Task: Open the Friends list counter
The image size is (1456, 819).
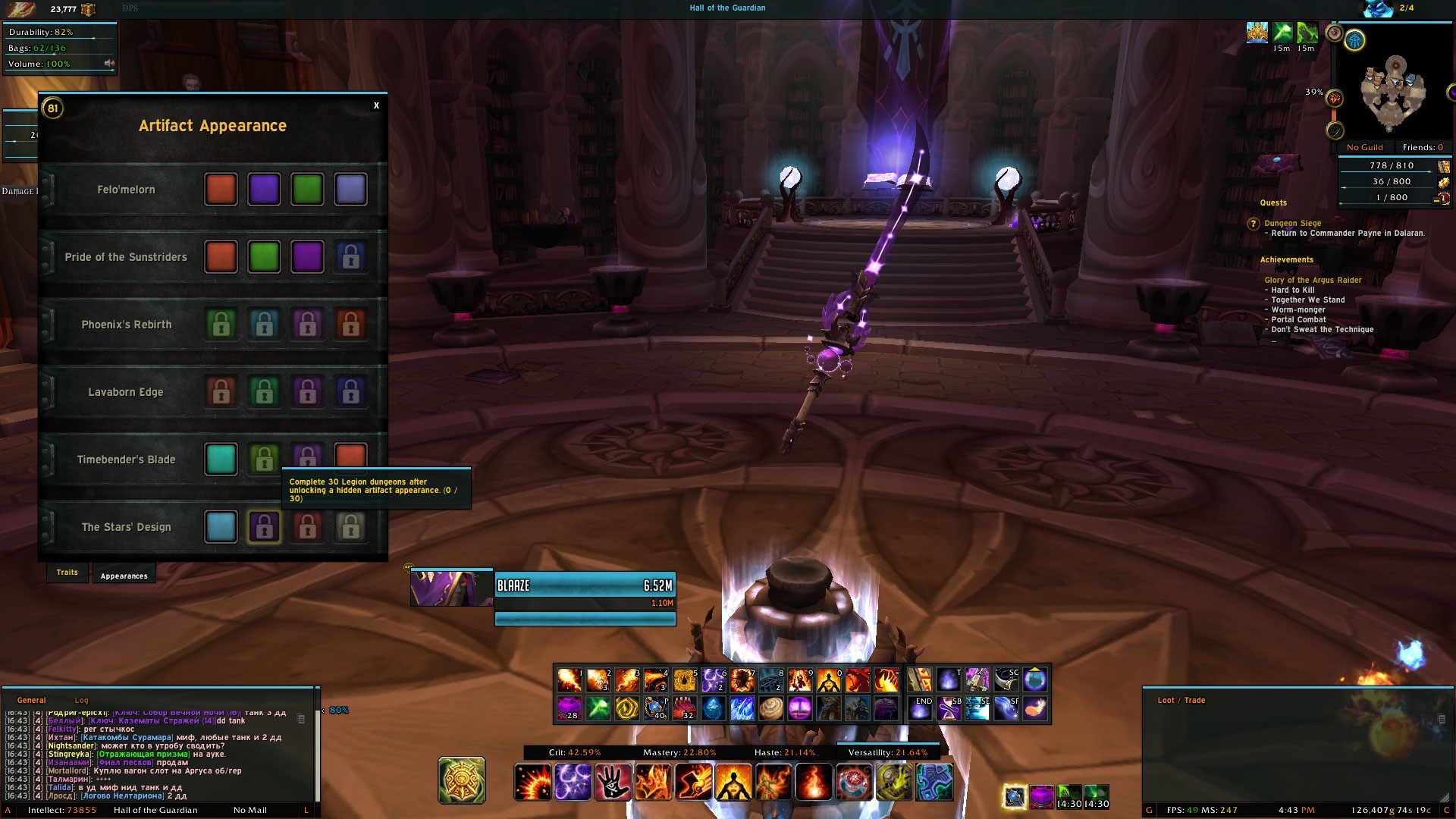Action: pos(1423,147)
